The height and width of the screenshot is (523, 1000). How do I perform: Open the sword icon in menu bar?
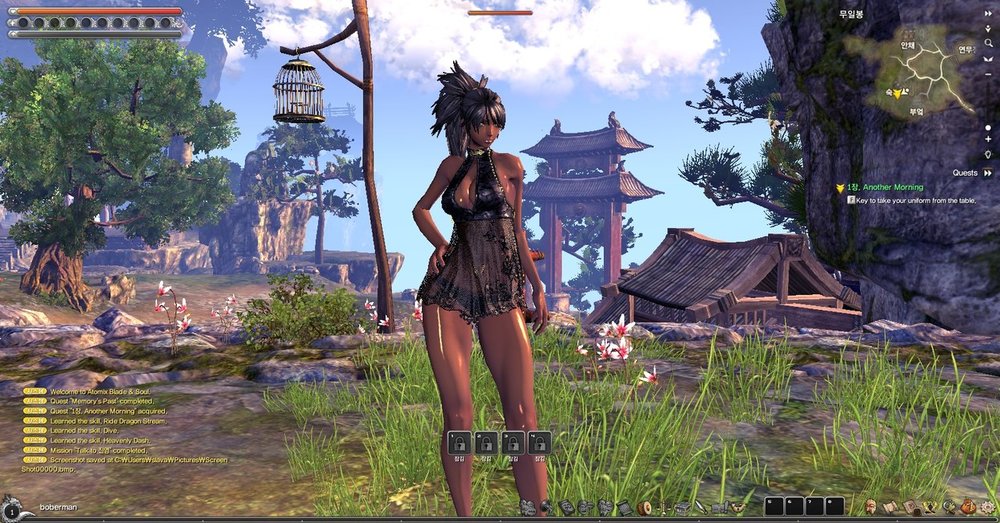pos(700,507)
